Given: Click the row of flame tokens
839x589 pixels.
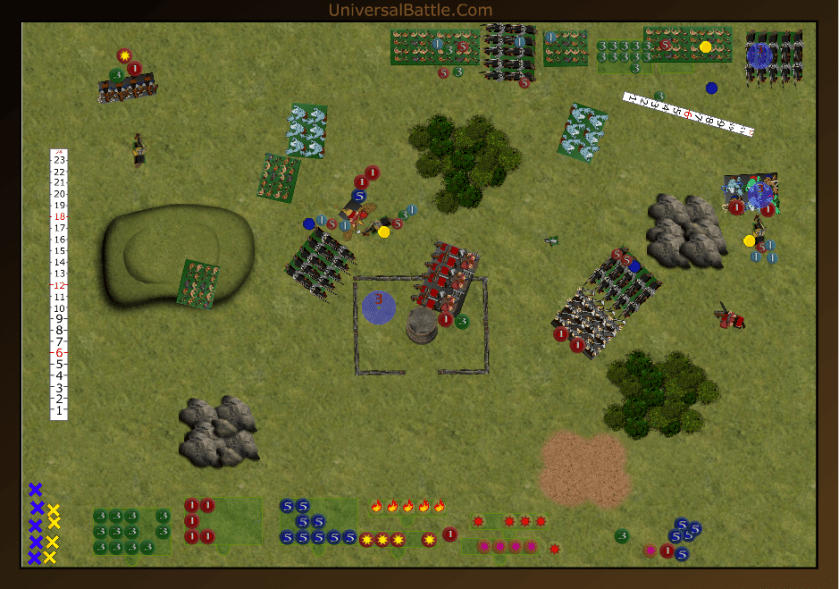Looking at the screenshot, I should (408, 506).
